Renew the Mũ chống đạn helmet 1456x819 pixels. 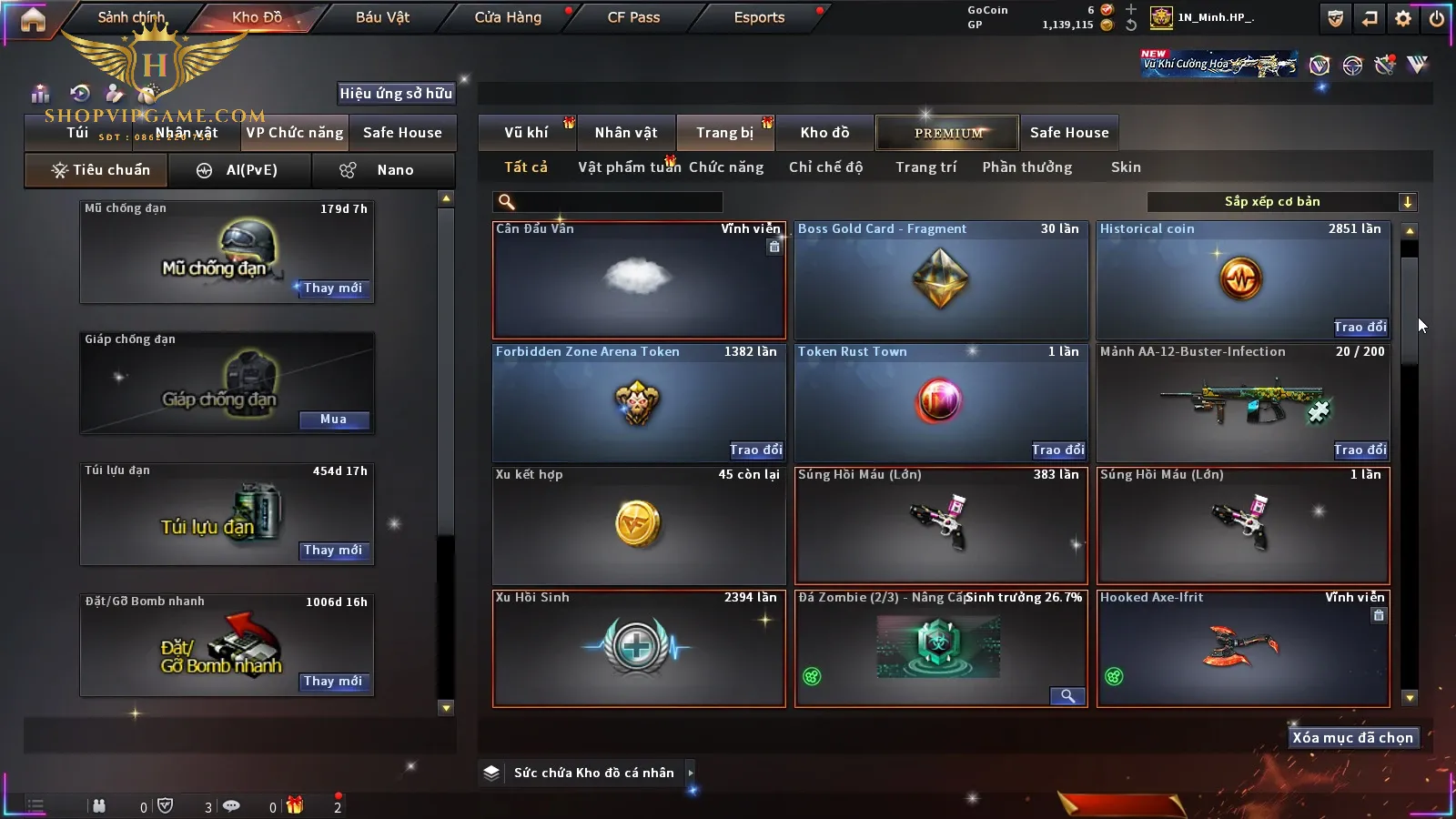point(333,288)
